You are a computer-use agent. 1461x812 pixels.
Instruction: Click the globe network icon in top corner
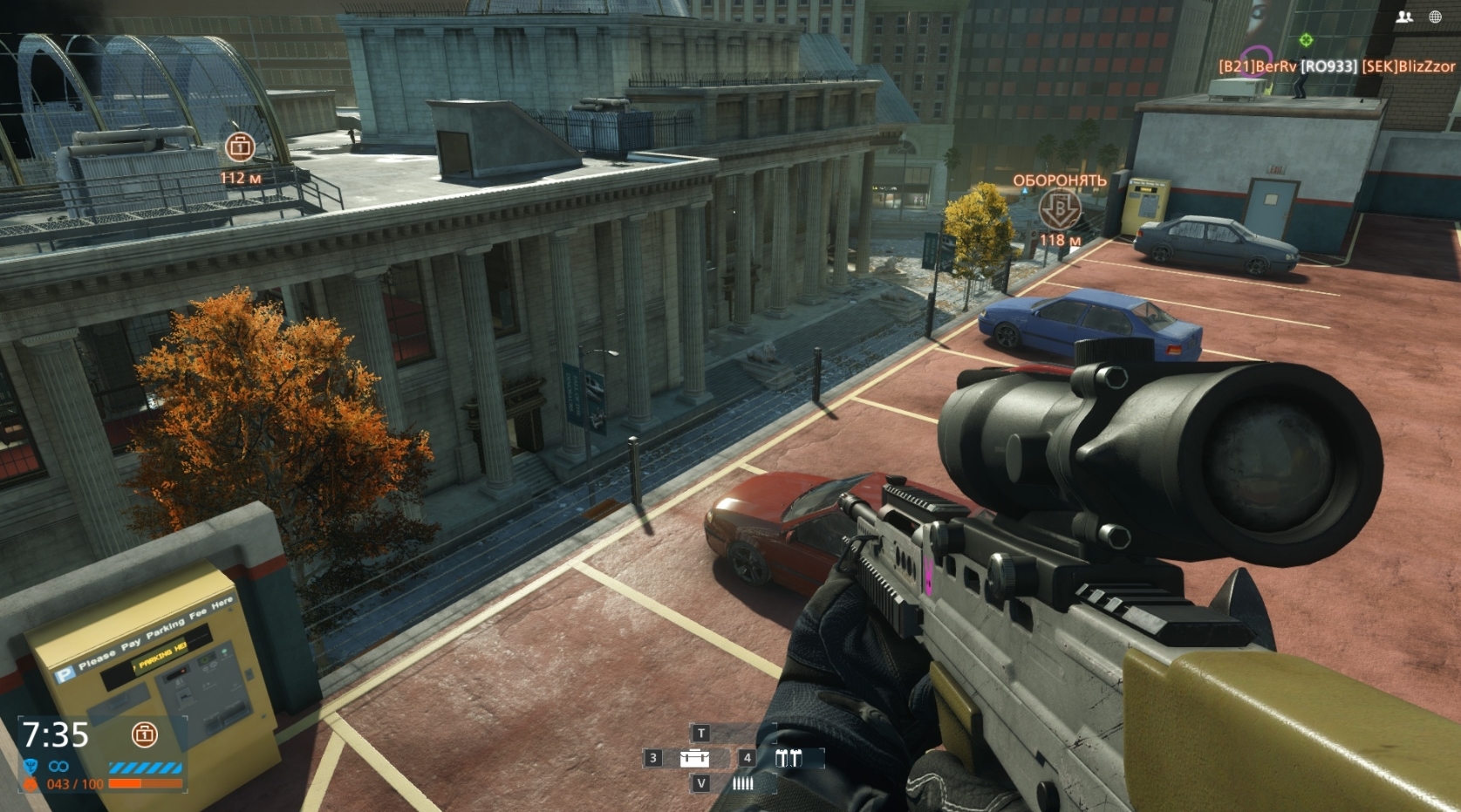pyautogui.click(x=1437, y=16)
